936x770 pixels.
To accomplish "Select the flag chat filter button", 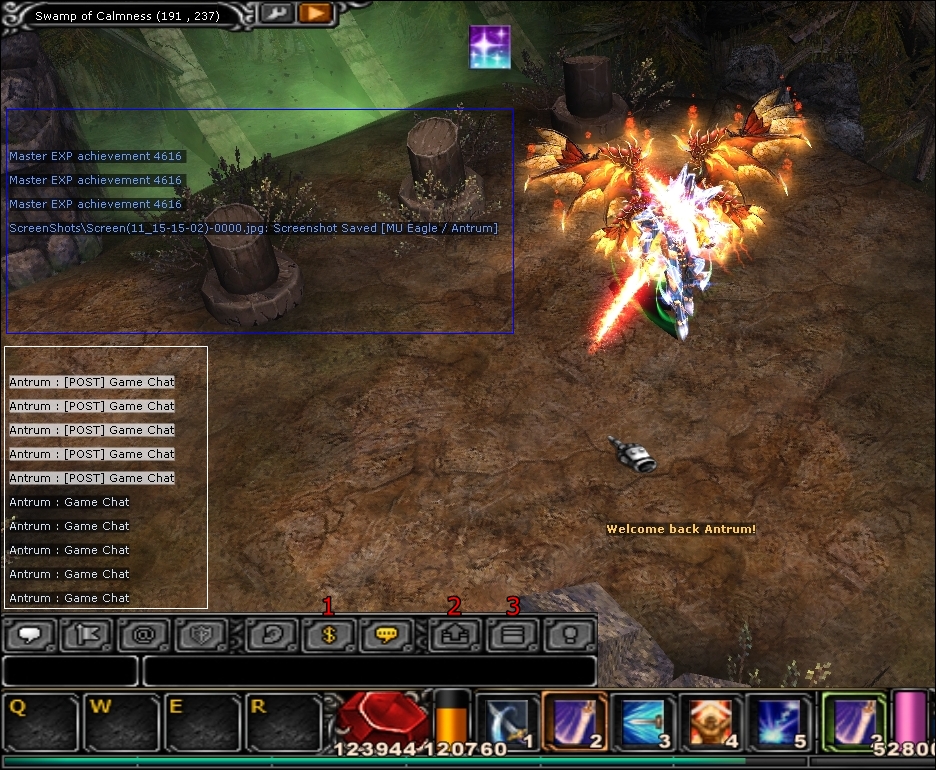I will pyautogui.click(x=88, y=635).
